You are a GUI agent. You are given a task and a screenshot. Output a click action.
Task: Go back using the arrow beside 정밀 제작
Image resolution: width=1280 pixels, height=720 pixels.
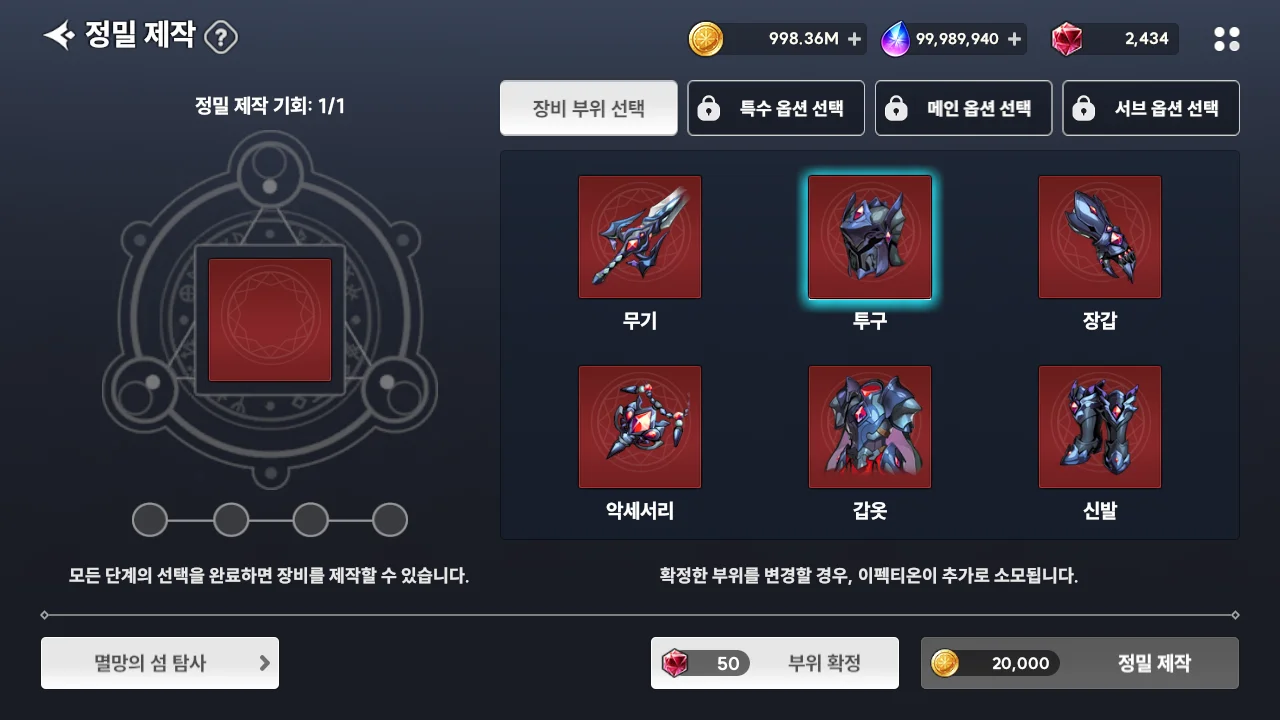click(x=59, y=37)
